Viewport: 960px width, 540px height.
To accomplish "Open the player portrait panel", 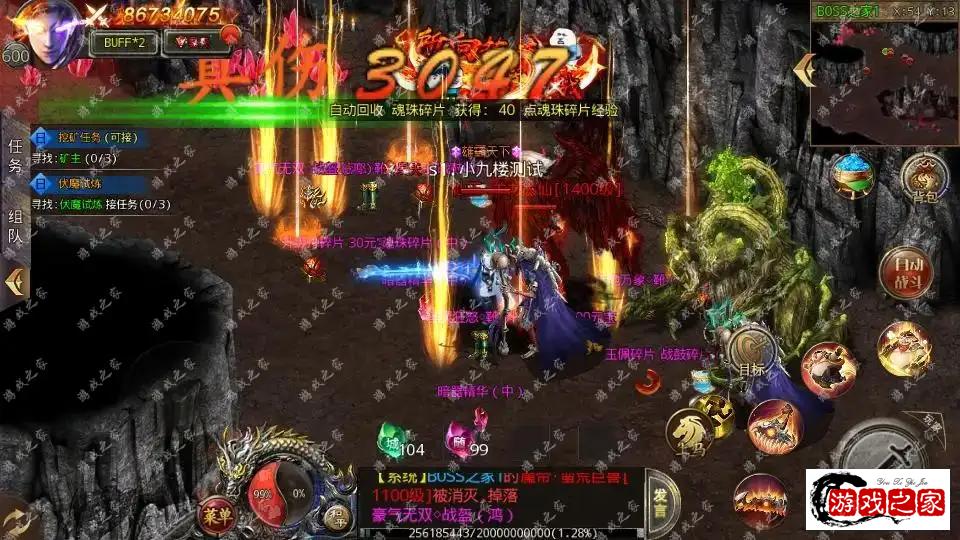I will click(x=47, y=27).
